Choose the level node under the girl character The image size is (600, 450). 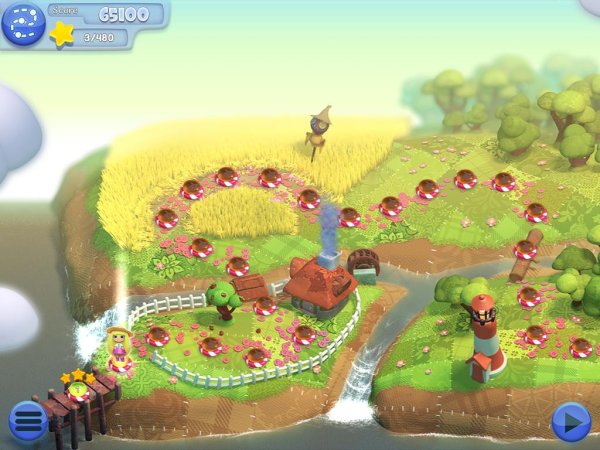121,364
